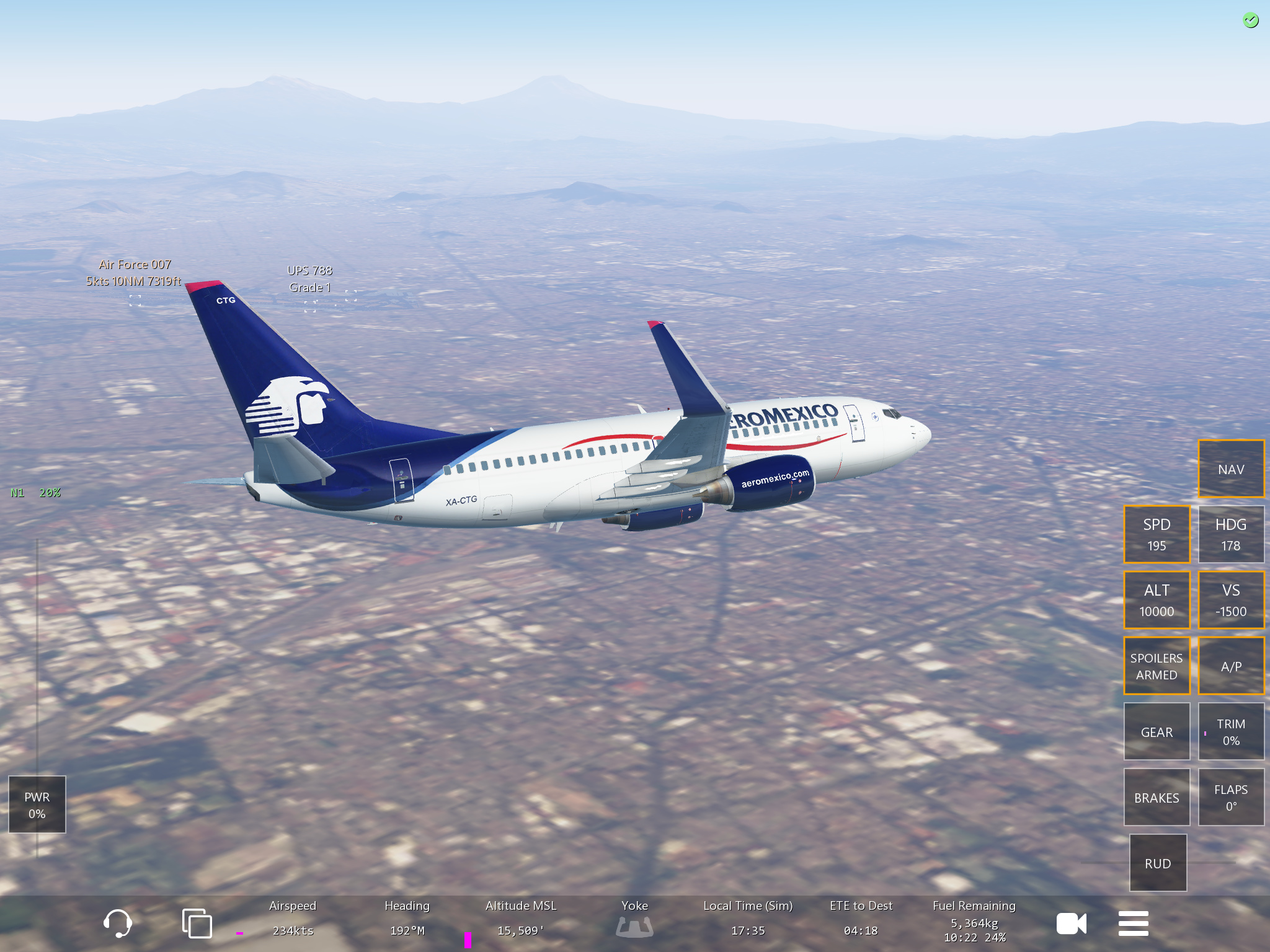1270x952 pixels.
Task: Lower the landing GEAR
Action: click(1157, 731)
